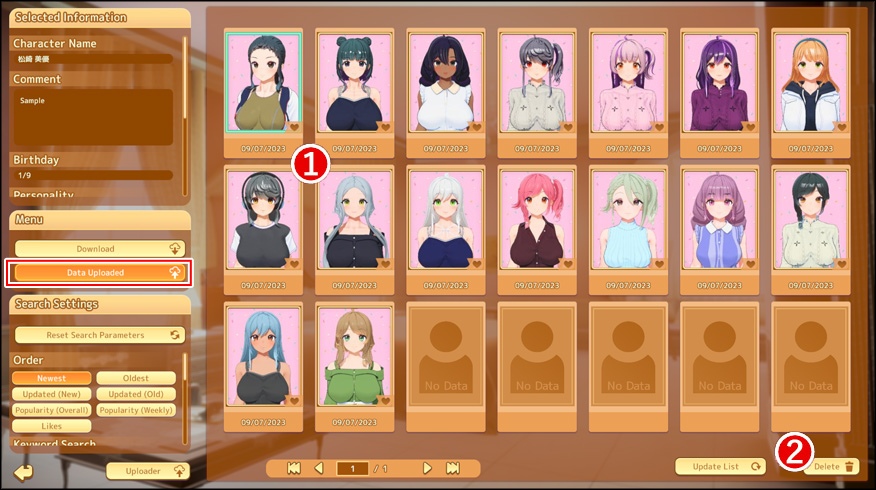
Task: Click the back arrow button
Action: click(23, 471)
